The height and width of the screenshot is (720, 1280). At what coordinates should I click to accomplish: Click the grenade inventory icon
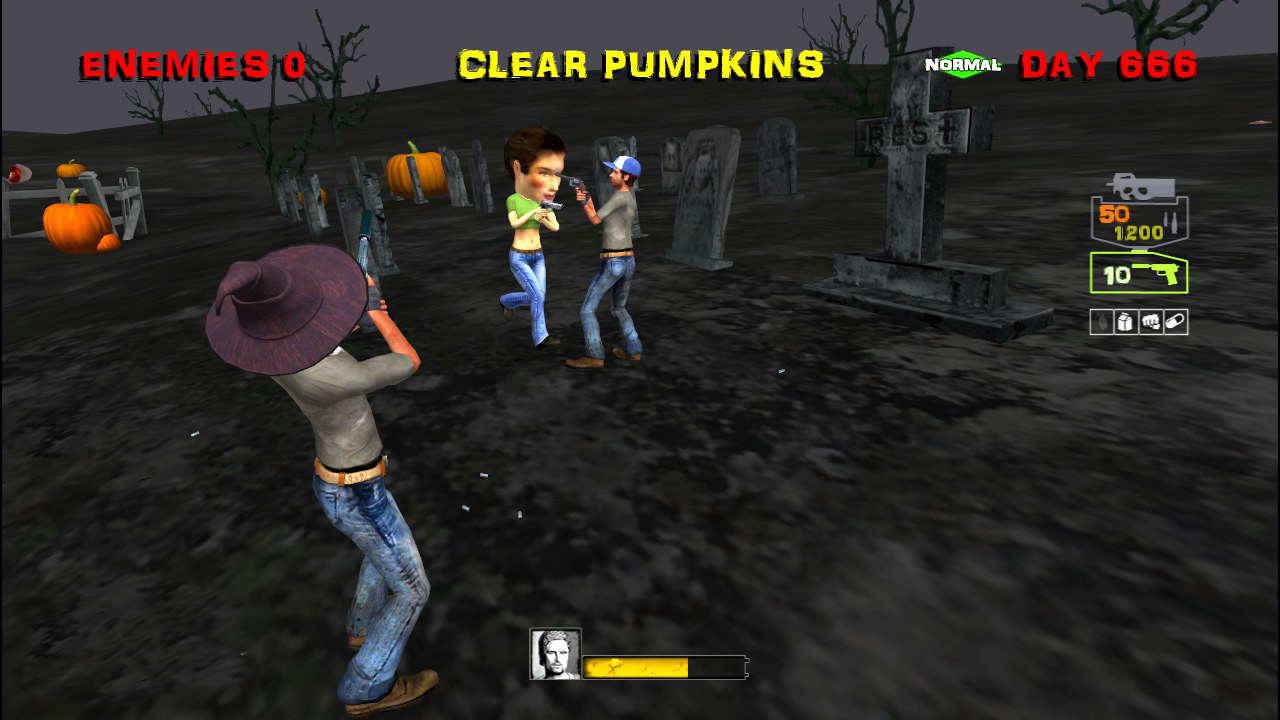point(1101,321)
